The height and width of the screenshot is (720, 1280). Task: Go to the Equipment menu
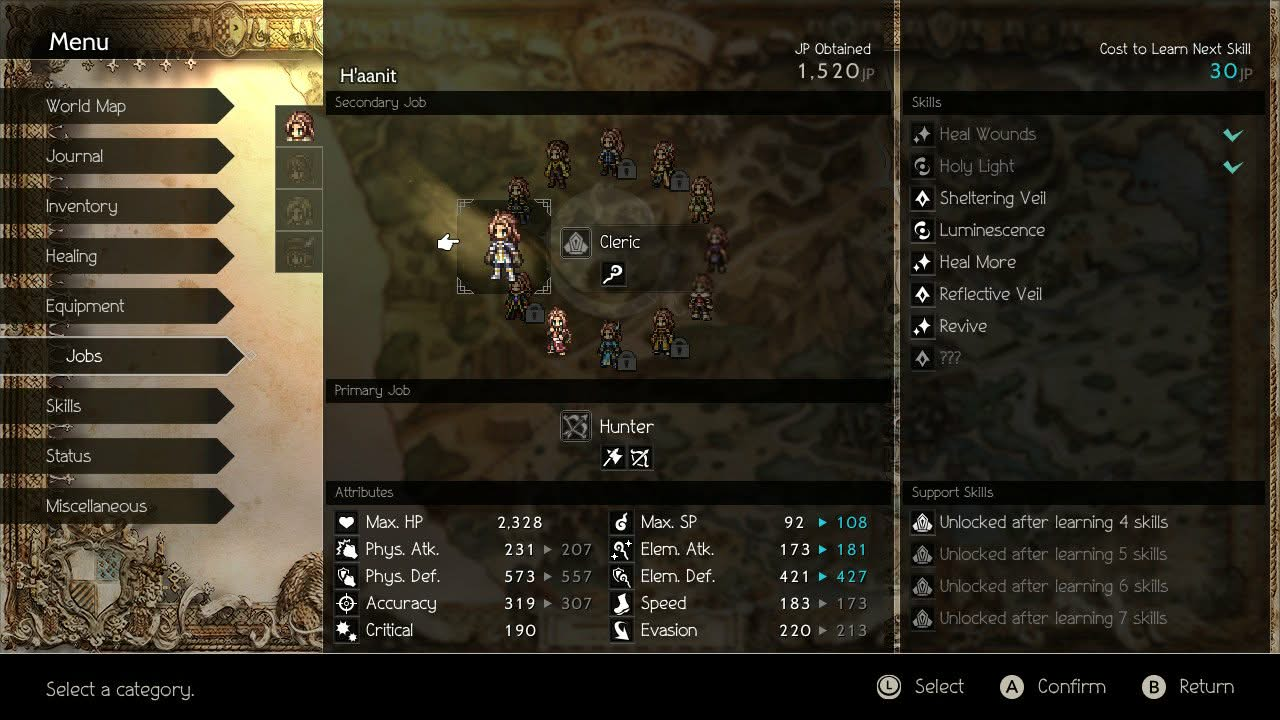tap(85, 306)
